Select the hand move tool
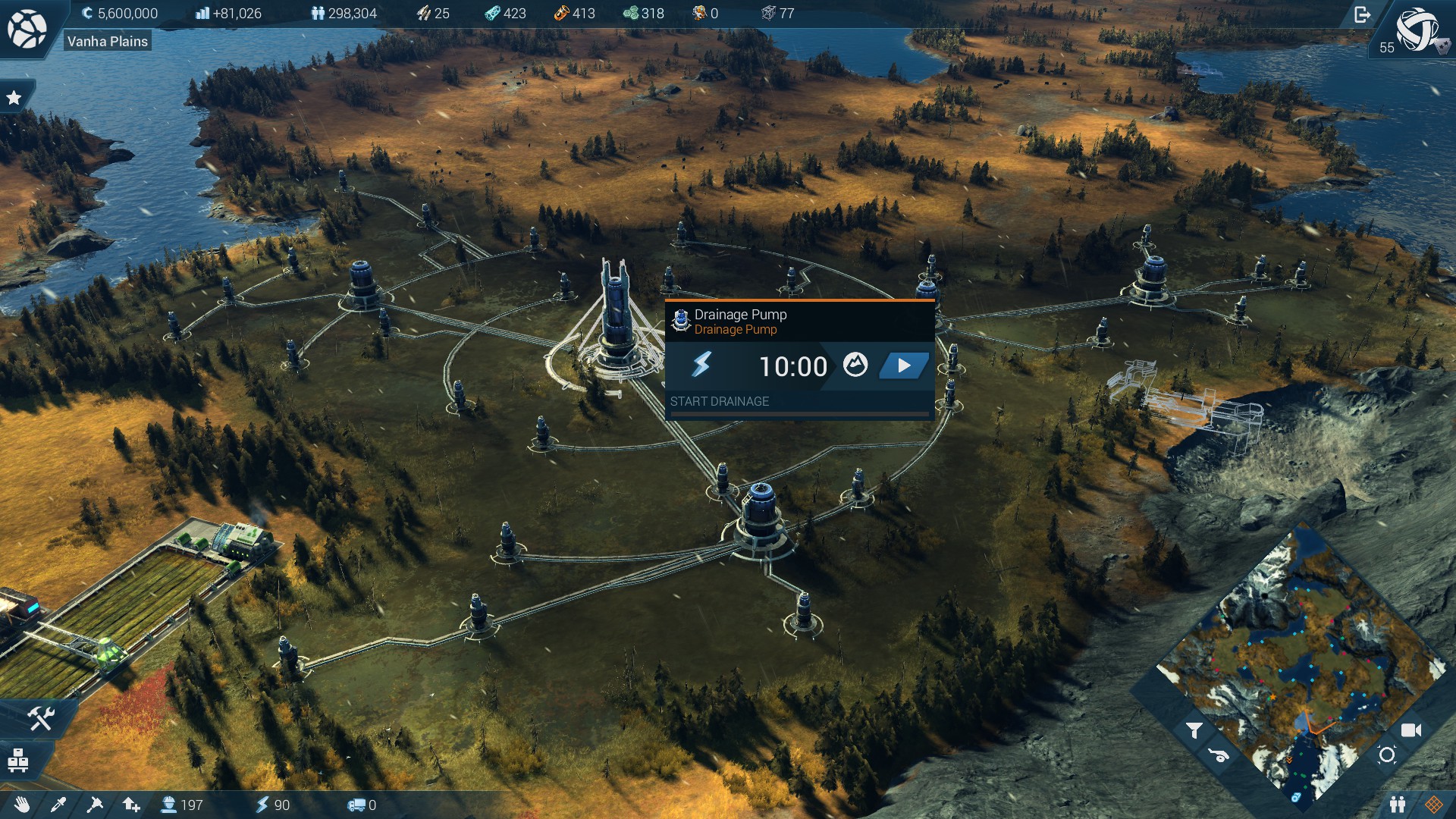 pyautogui.click(x=21, y=805)
